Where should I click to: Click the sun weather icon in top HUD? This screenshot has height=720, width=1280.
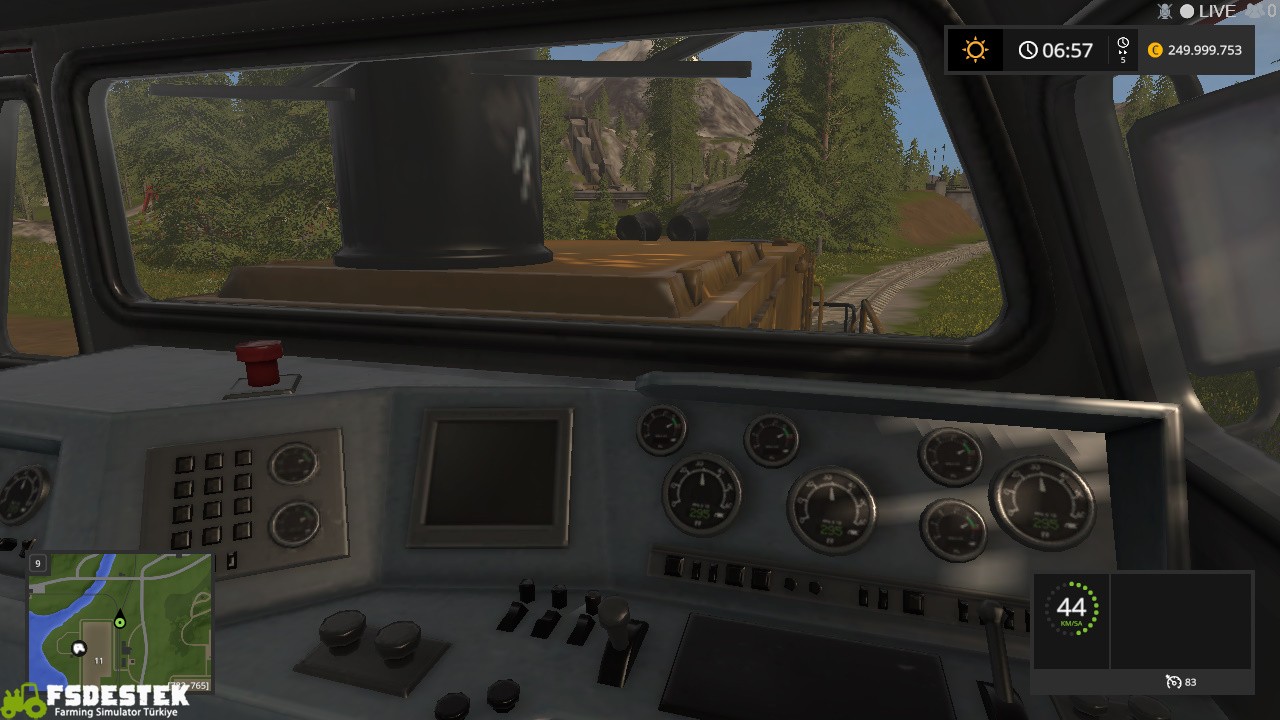click(973, 49)
